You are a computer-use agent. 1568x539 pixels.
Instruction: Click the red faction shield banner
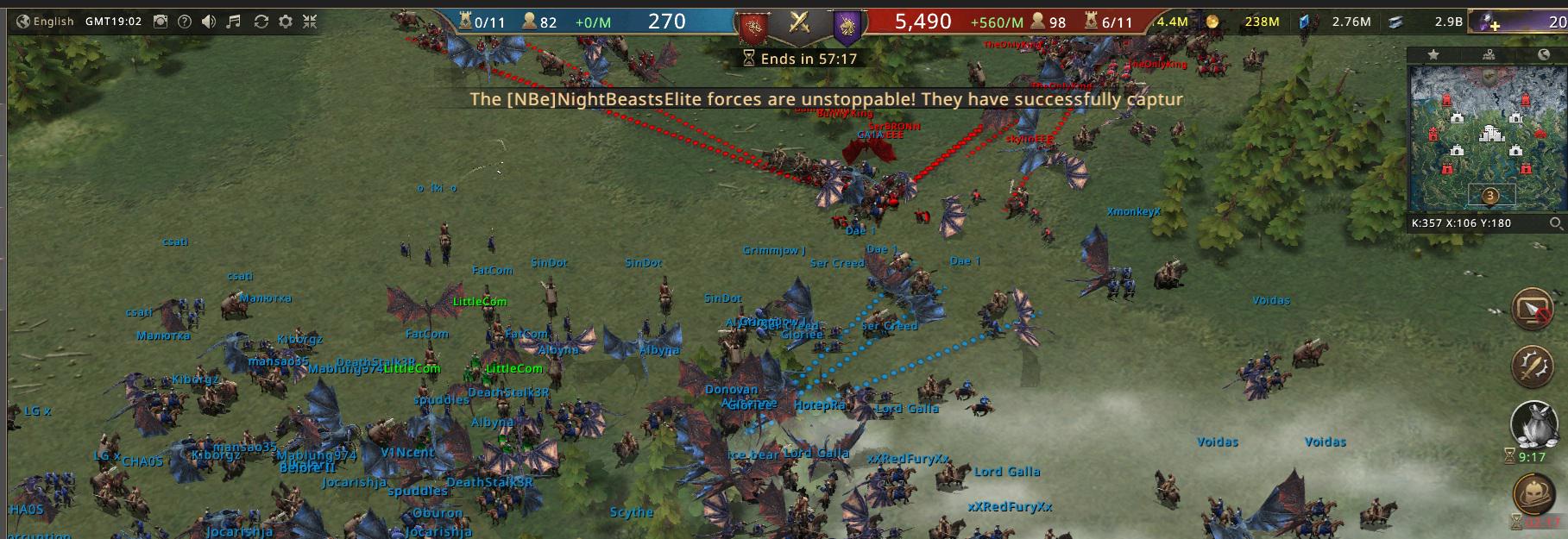[x=753, y=26]
